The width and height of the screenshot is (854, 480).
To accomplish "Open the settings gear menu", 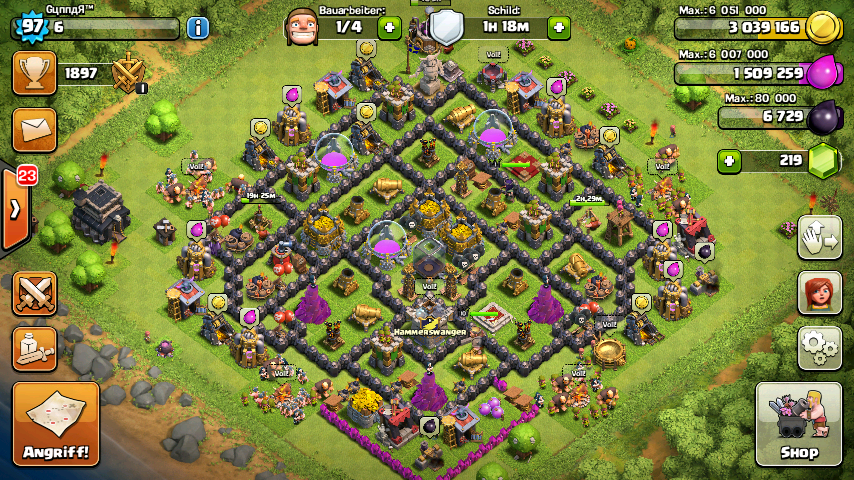I will point(819,347).
